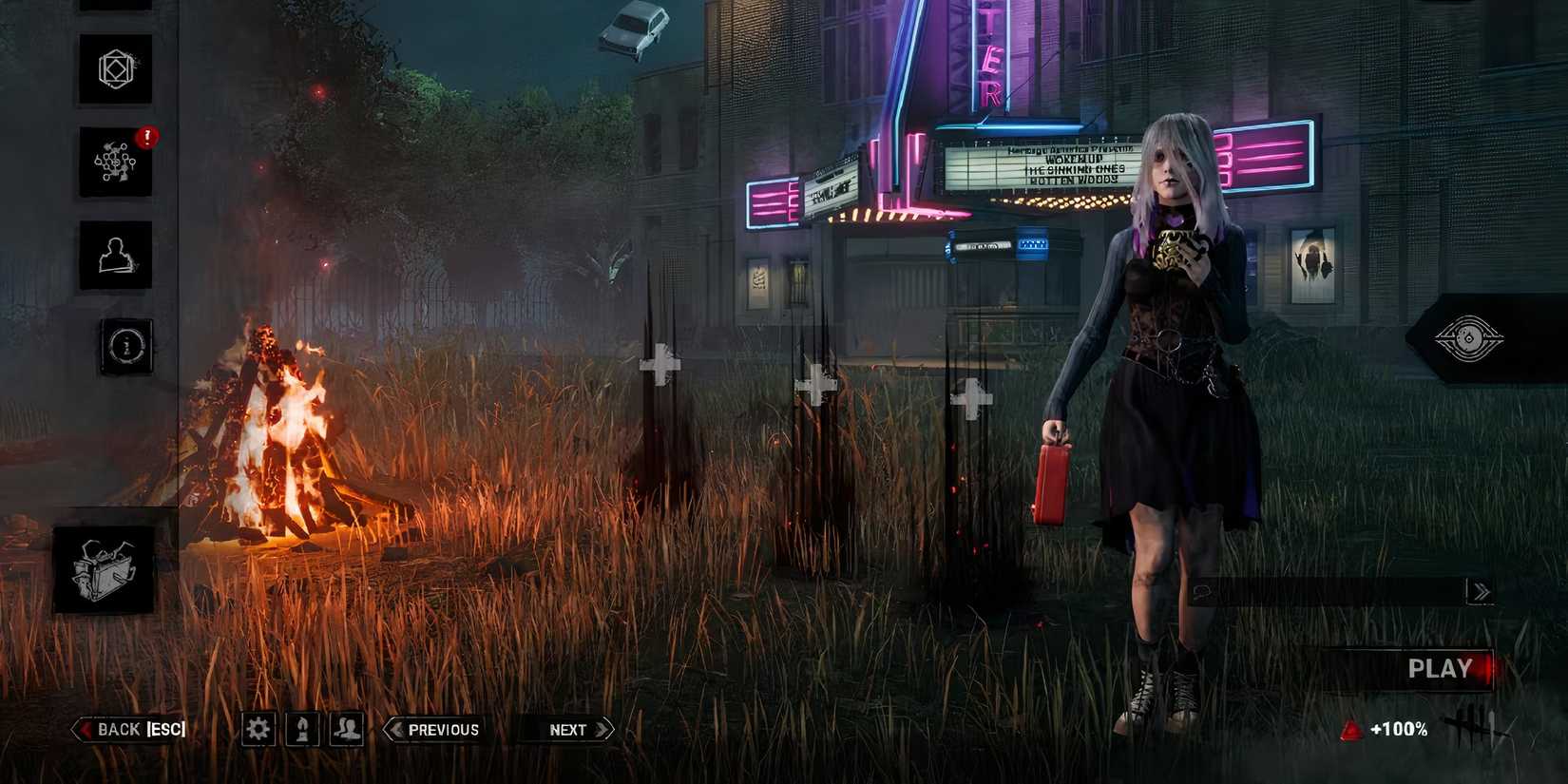Open character customization via the silhouette icon
The width and height of the screenshot is (1568, 784).
point(114,257)
